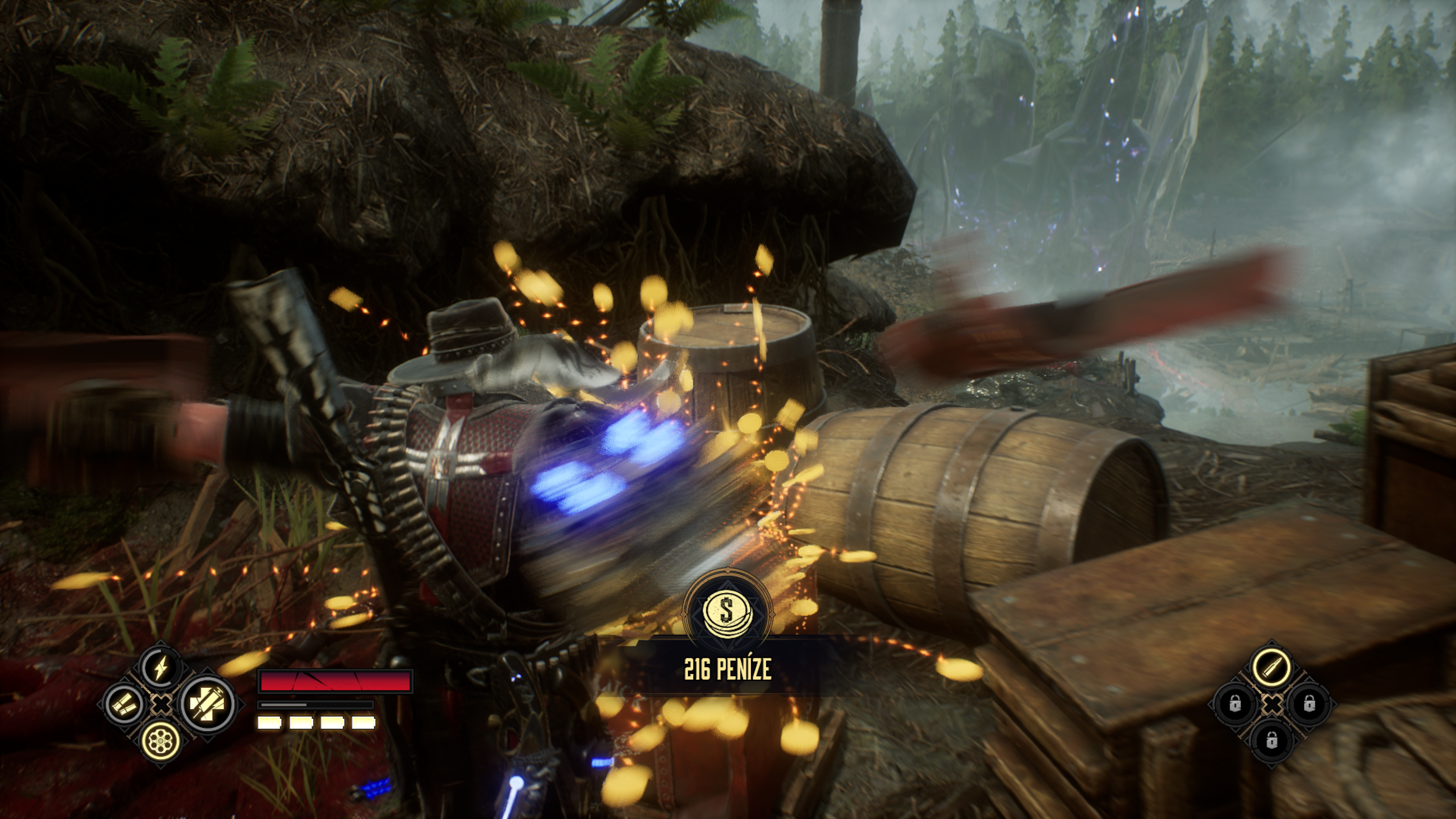Choose the shotgun shells icon
The image size is (1456, 819).
pyautogui.click(x=124, y=704)
